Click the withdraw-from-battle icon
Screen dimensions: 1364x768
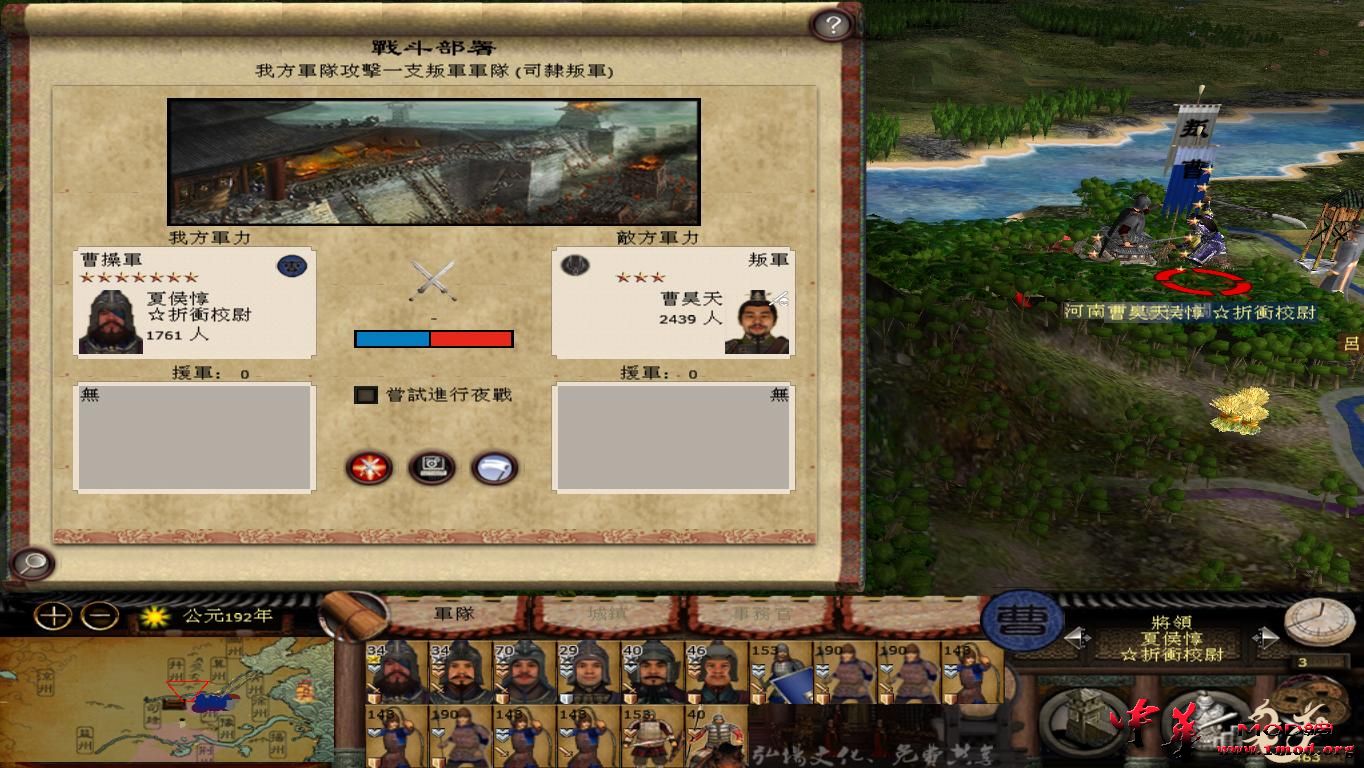pyautogui.click(x=494, y=468)
